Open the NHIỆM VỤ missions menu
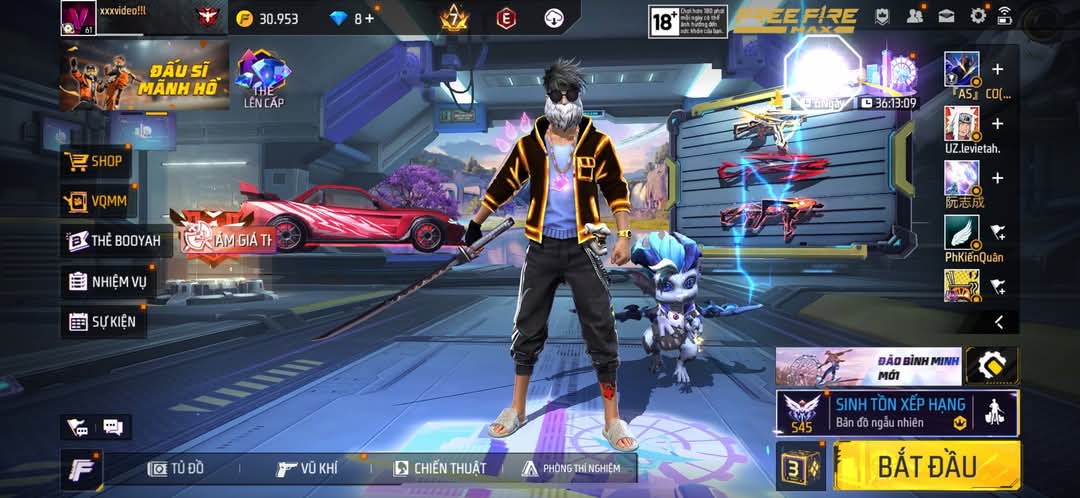This screenshot has height=498, width=1080. pyautogui.click(x=108, y=281)
